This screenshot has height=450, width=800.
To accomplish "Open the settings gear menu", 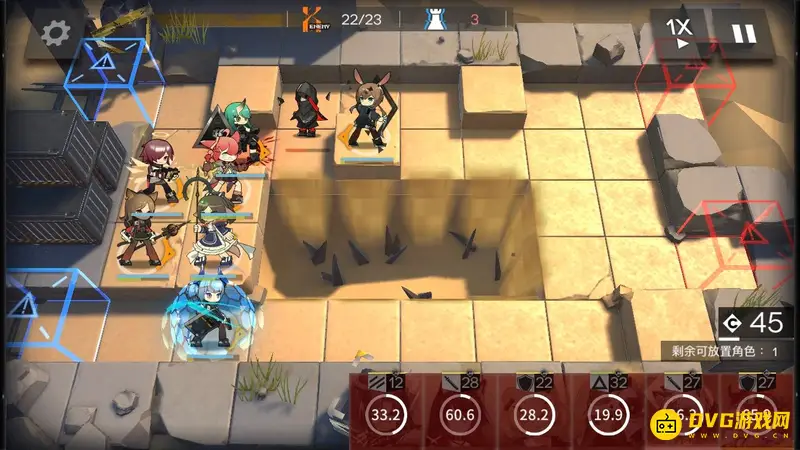I will coord(55,32).
